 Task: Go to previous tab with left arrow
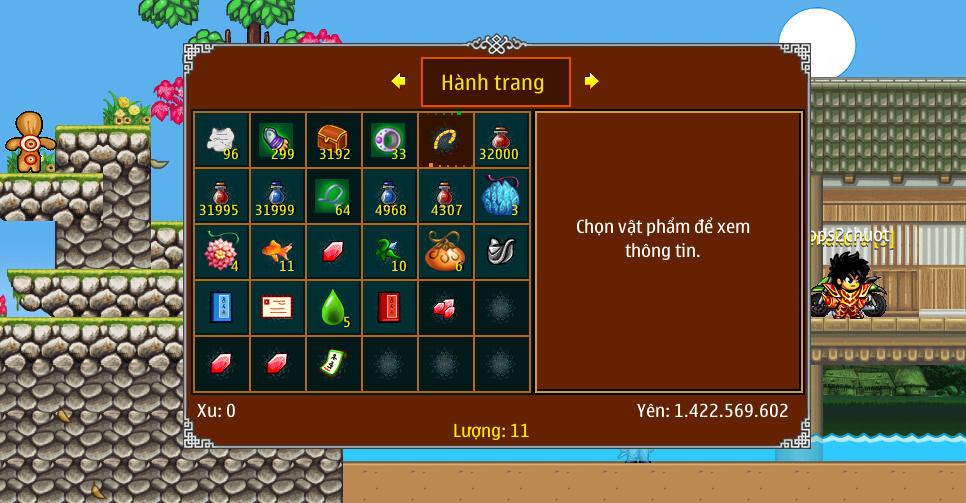[x=399, y=81]
